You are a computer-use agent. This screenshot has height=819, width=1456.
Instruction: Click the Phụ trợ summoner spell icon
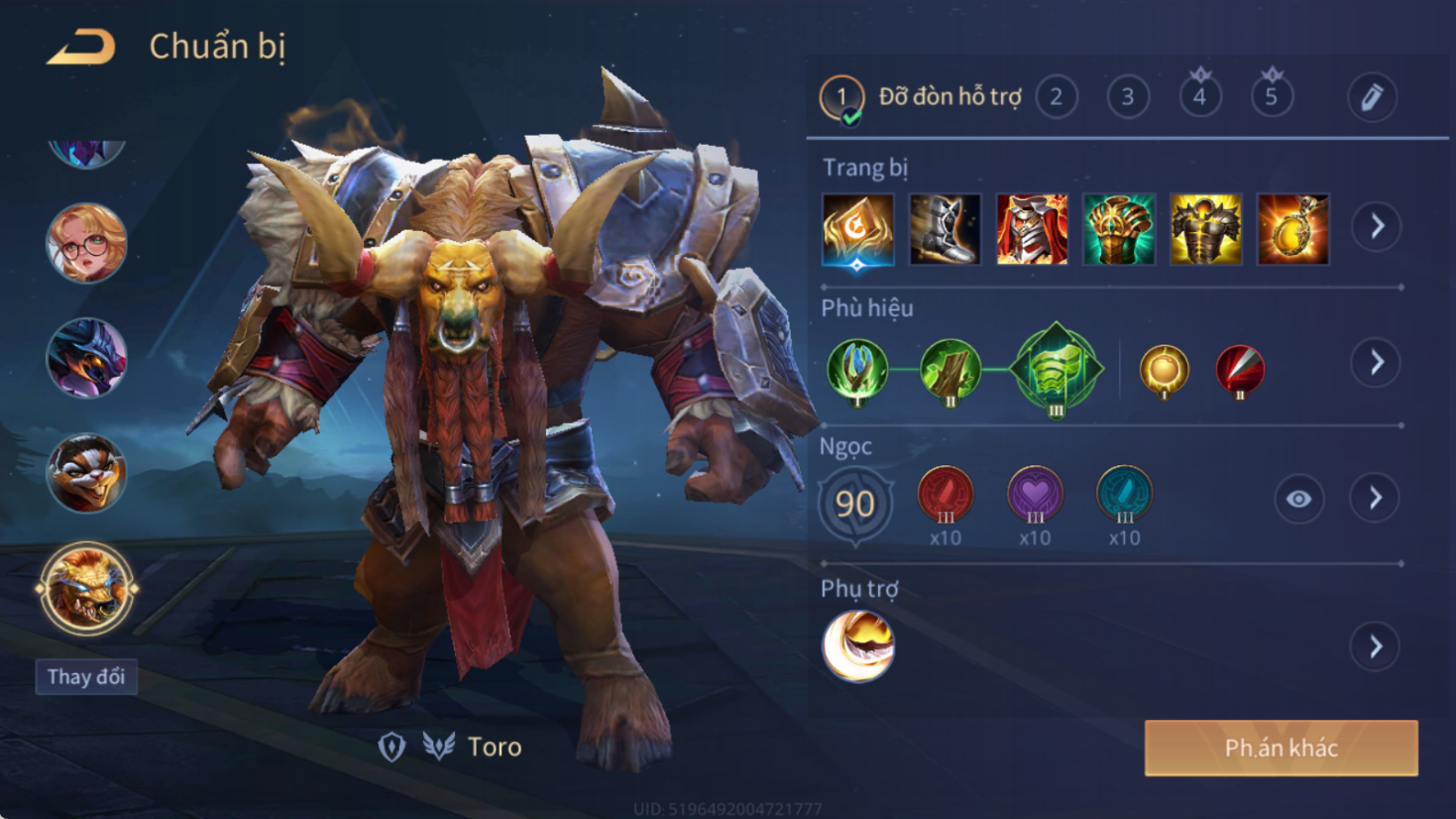858,645
